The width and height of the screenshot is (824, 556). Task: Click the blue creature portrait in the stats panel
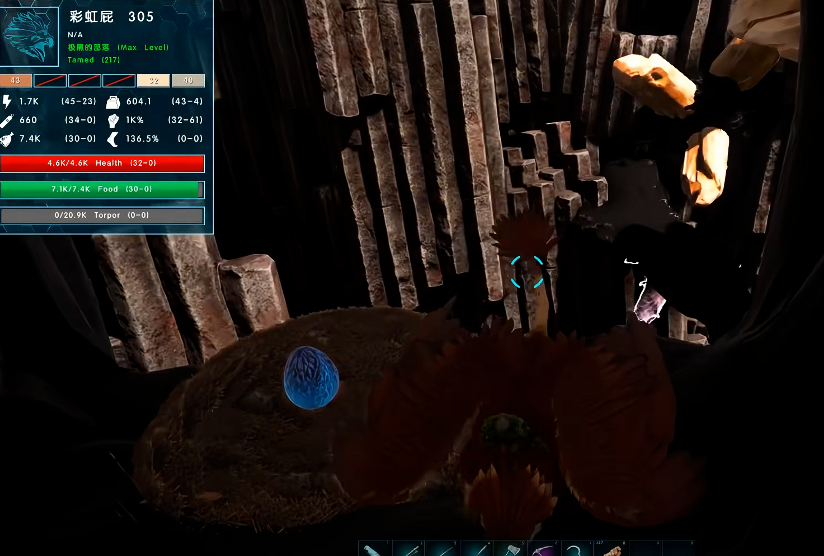32,36
